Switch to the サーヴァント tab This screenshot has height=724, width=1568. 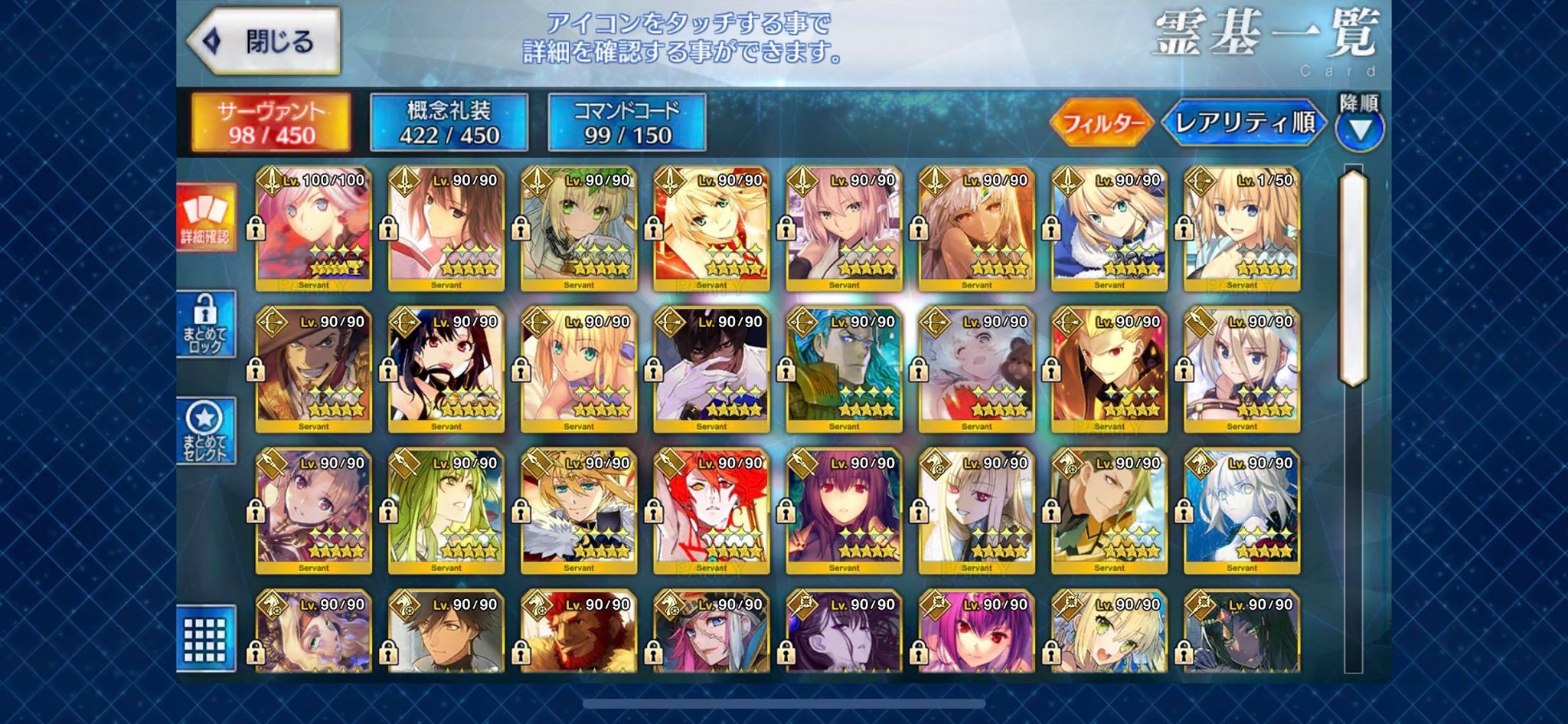pyautogui.click(x=271, y=123)
